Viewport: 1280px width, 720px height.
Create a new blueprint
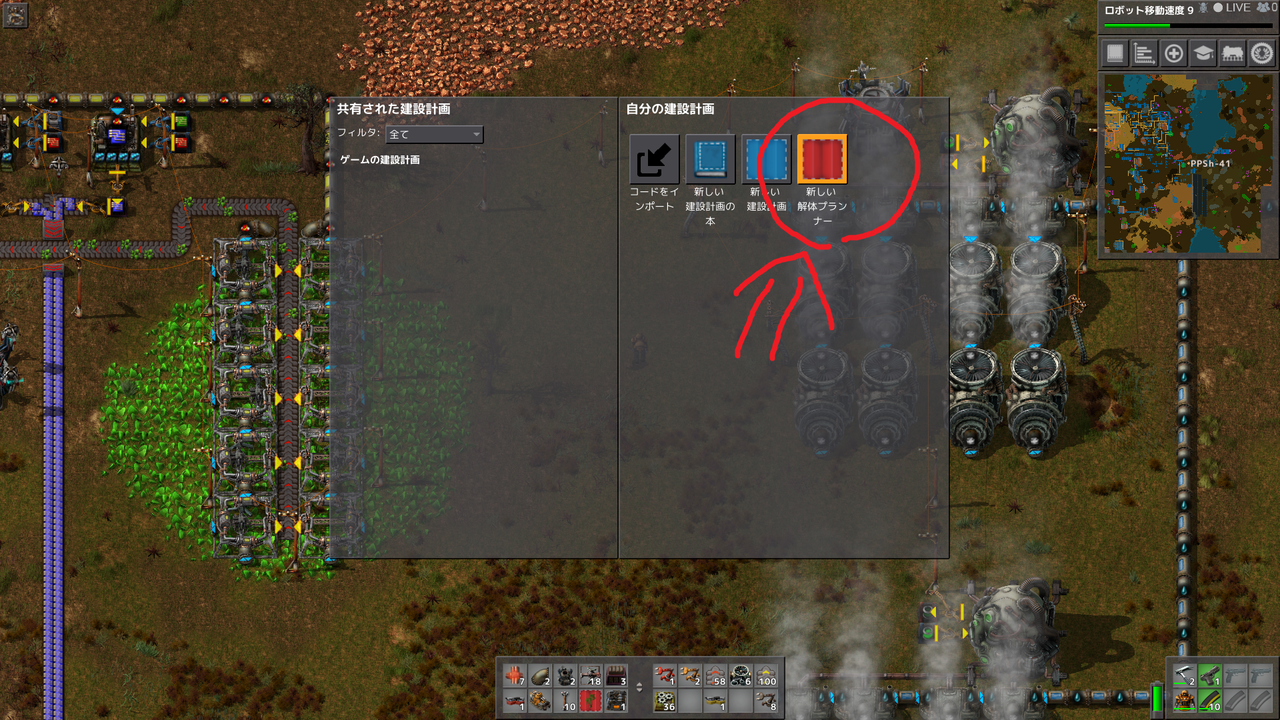click(x=766, y=157)
